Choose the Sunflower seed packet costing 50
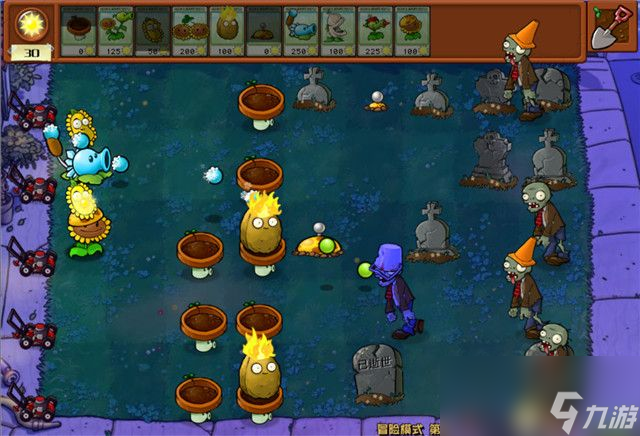This screenshot has height=436, width=640. click(152, 30)
